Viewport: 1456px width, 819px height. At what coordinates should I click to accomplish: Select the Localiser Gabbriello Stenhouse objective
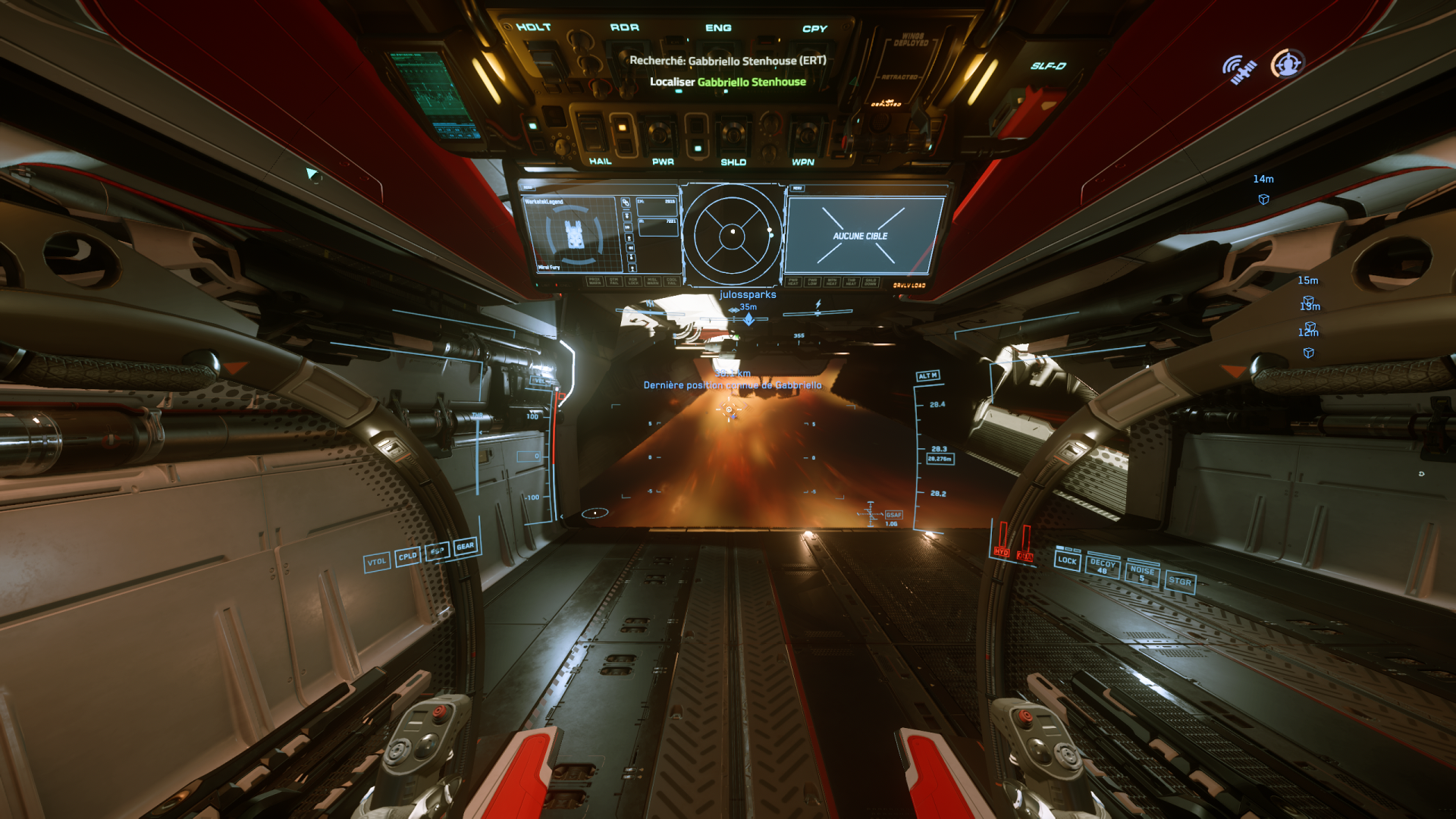(x=727, y=82)
